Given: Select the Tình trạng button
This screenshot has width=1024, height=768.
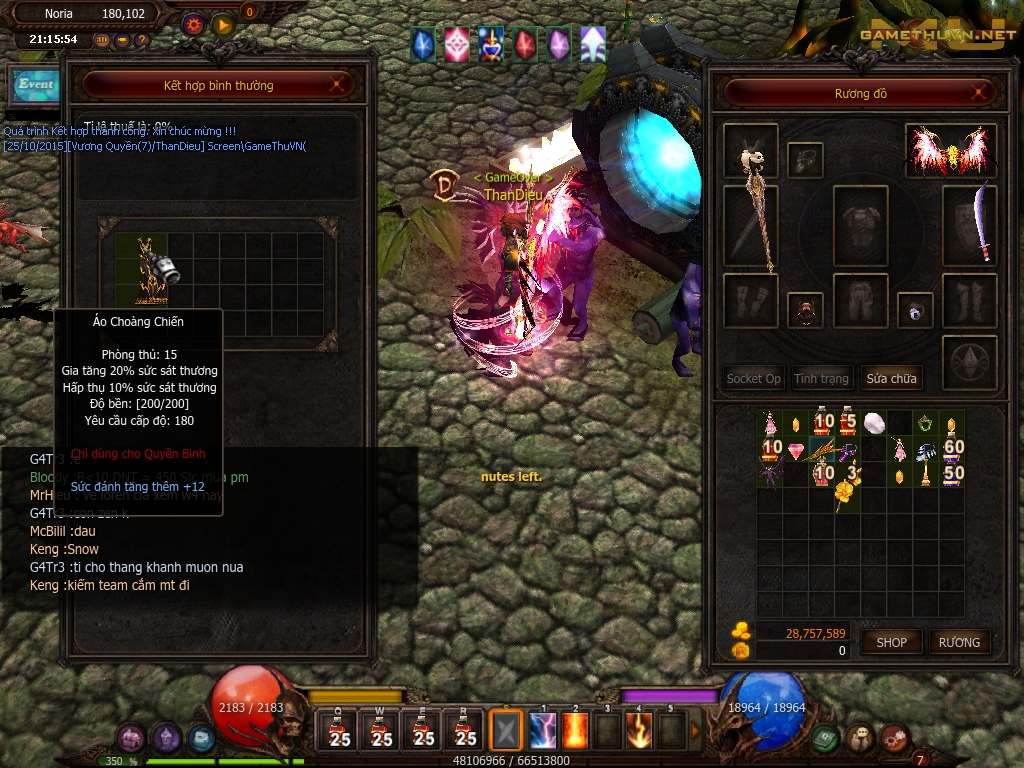Looking at the screenshot, I should [x=821, y=378].
